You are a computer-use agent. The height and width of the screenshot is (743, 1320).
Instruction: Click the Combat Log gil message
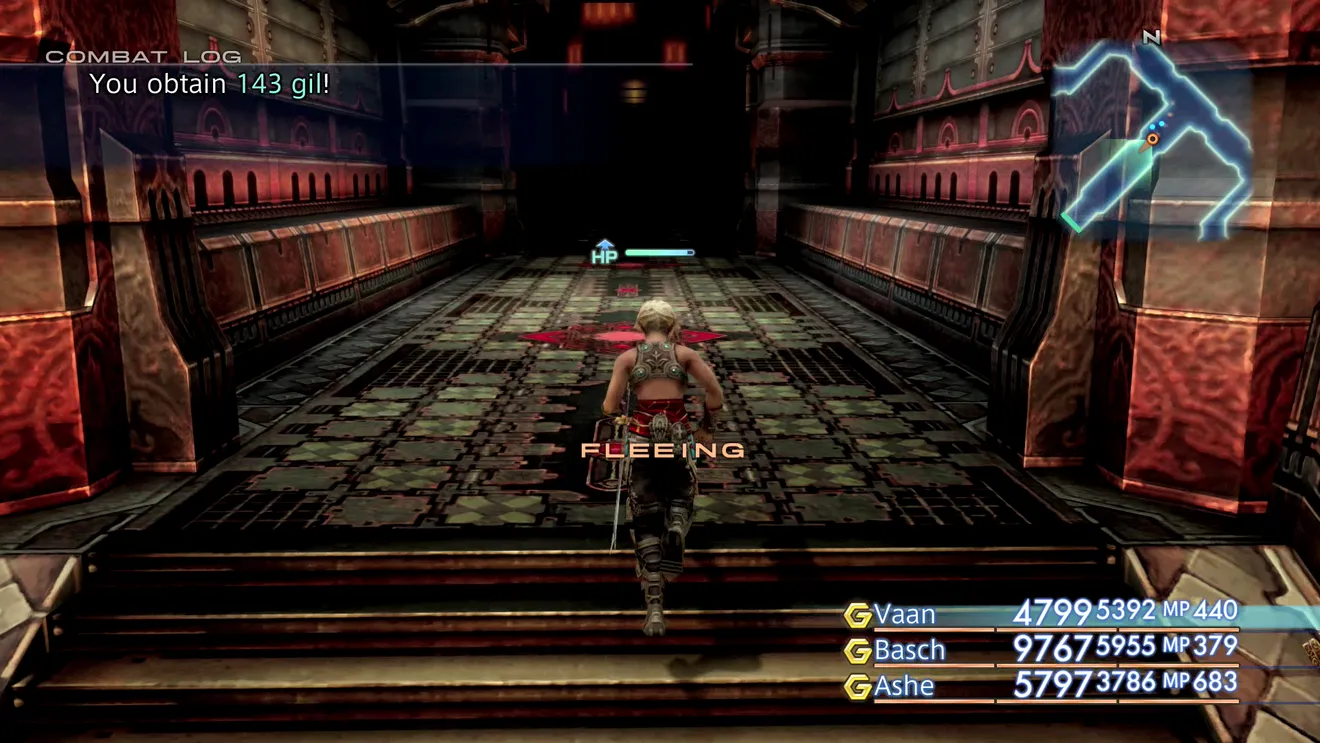pyautogui.click(x=210, y=85)
